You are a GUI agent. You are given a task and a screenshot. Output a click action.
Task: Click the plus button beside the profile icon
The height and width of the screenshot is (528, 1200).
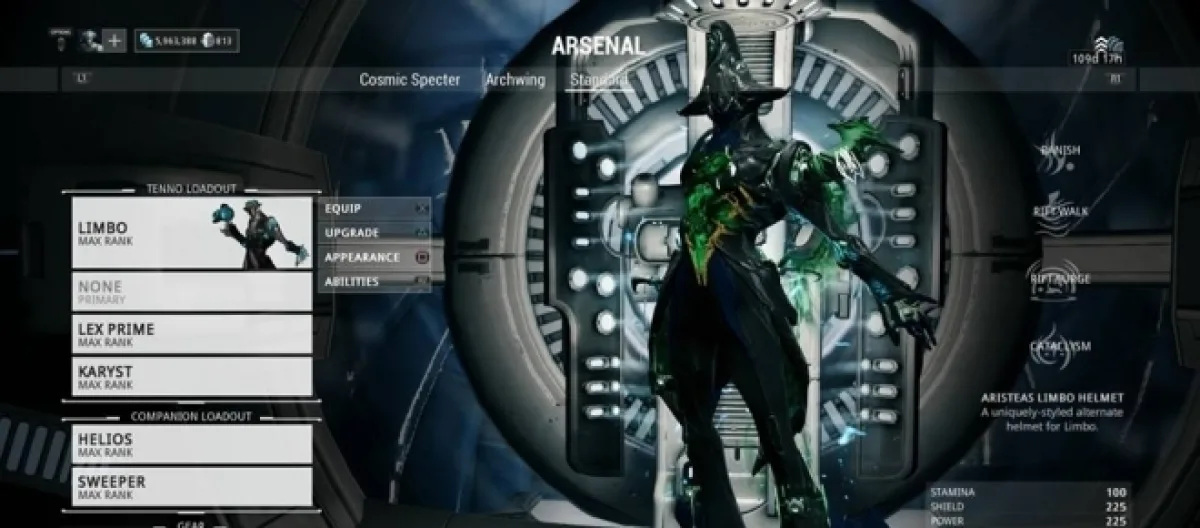tap(115, 41)
